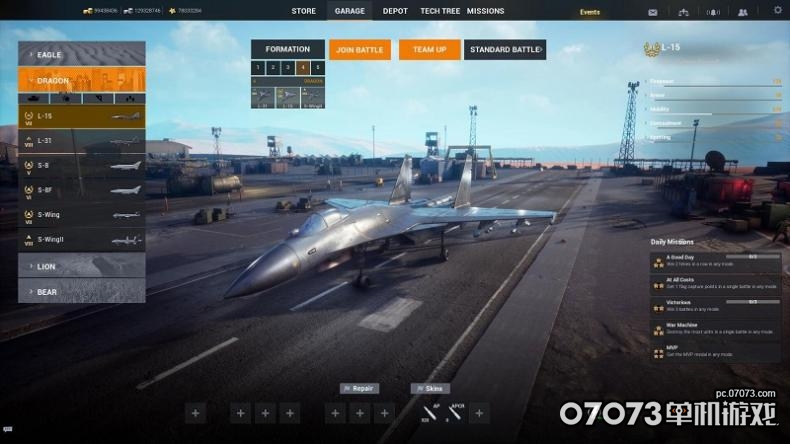Open the Tech Tree screen
This screenshot has width=790, height=444.
(440, 11)
